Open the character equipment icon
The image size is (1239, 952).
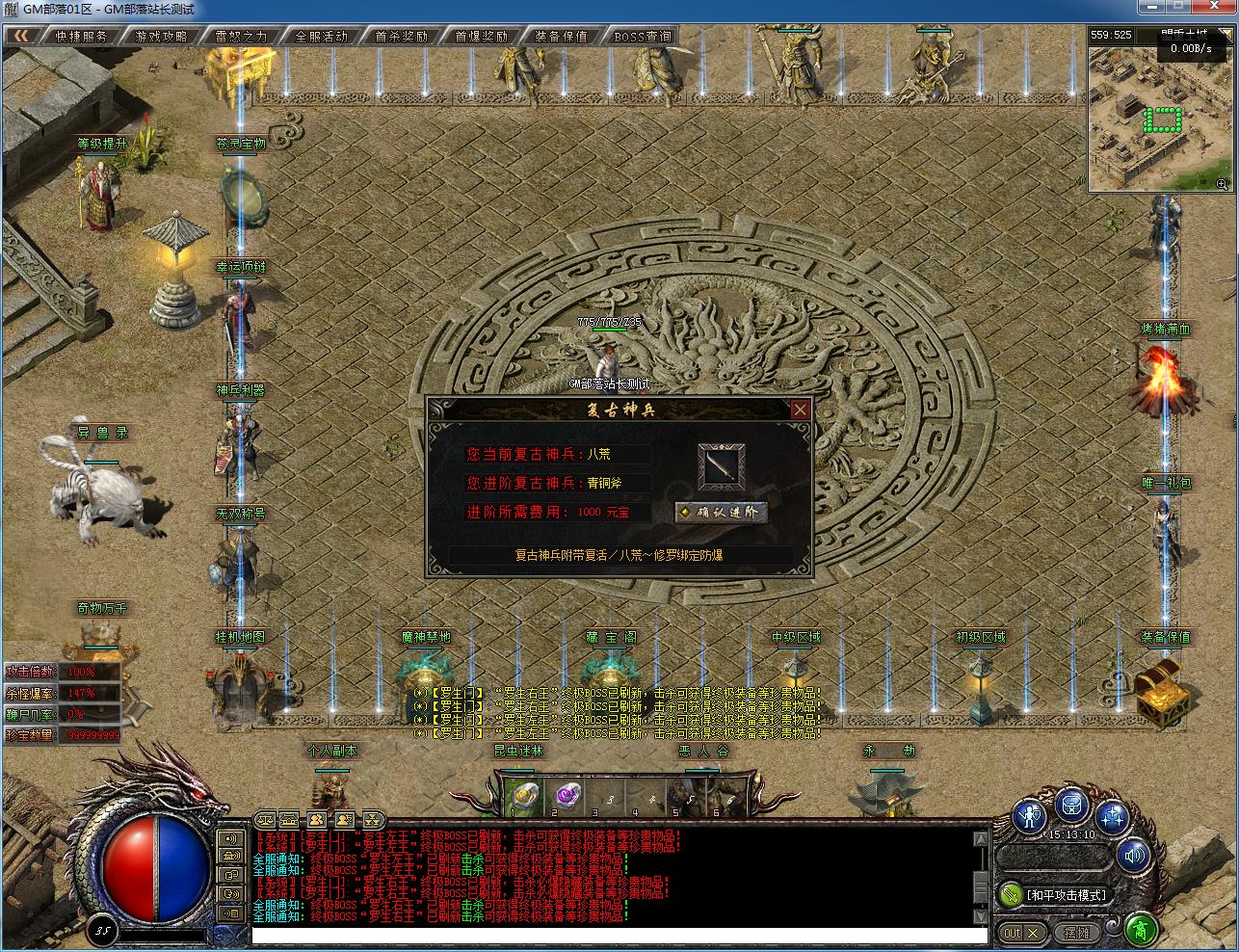click(x=1030, y=817)
